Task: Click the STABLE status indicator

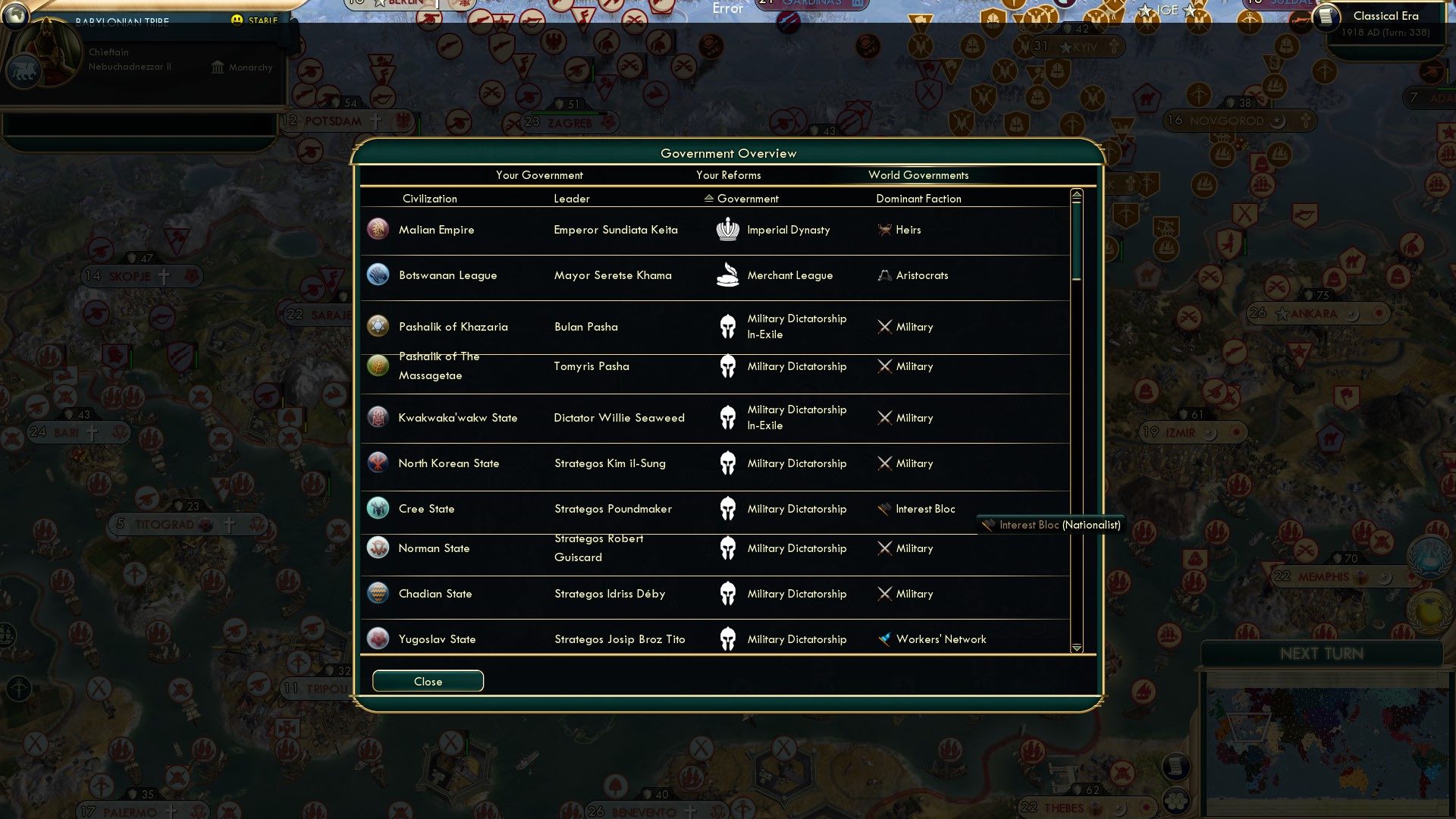Action: [250, 20]
